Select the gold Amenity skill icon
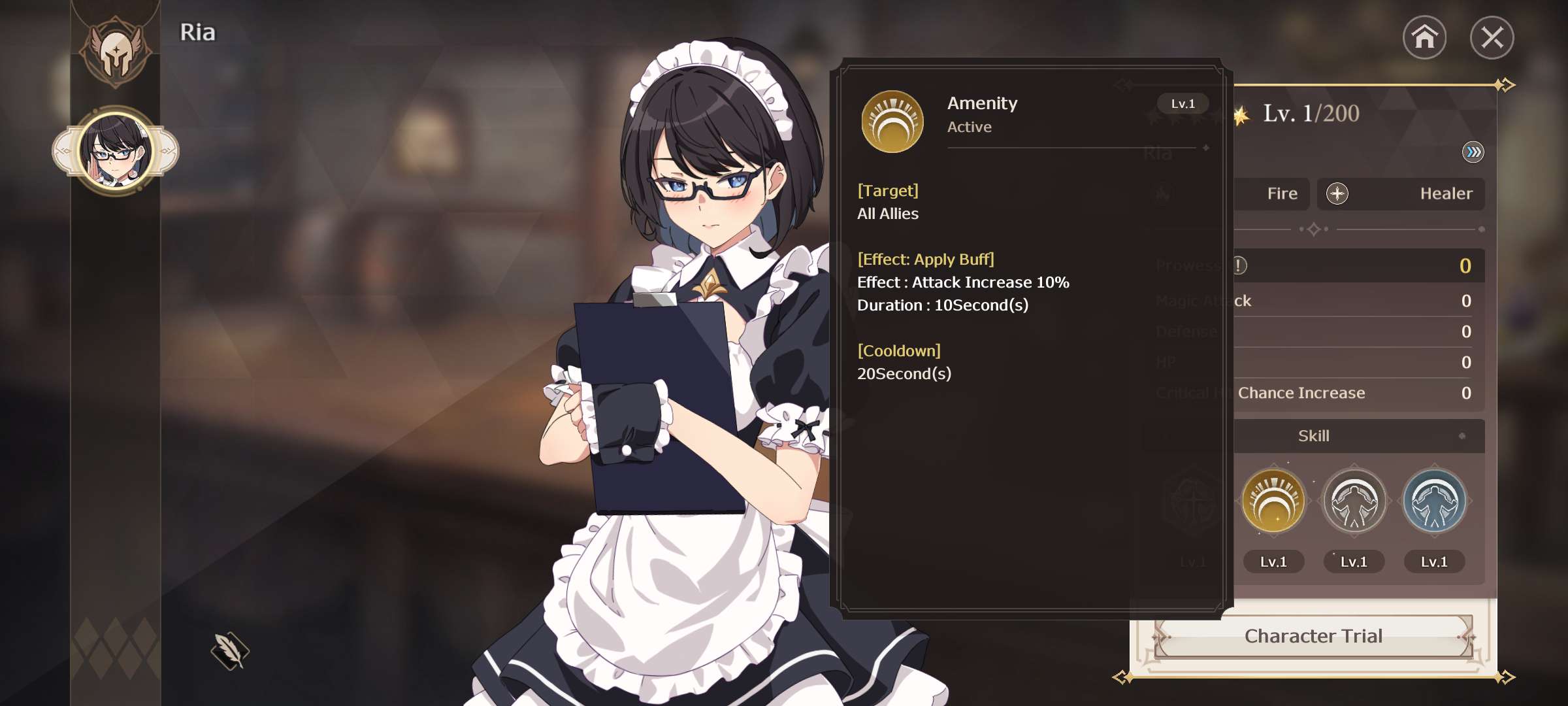 (x=1273, y=501)
